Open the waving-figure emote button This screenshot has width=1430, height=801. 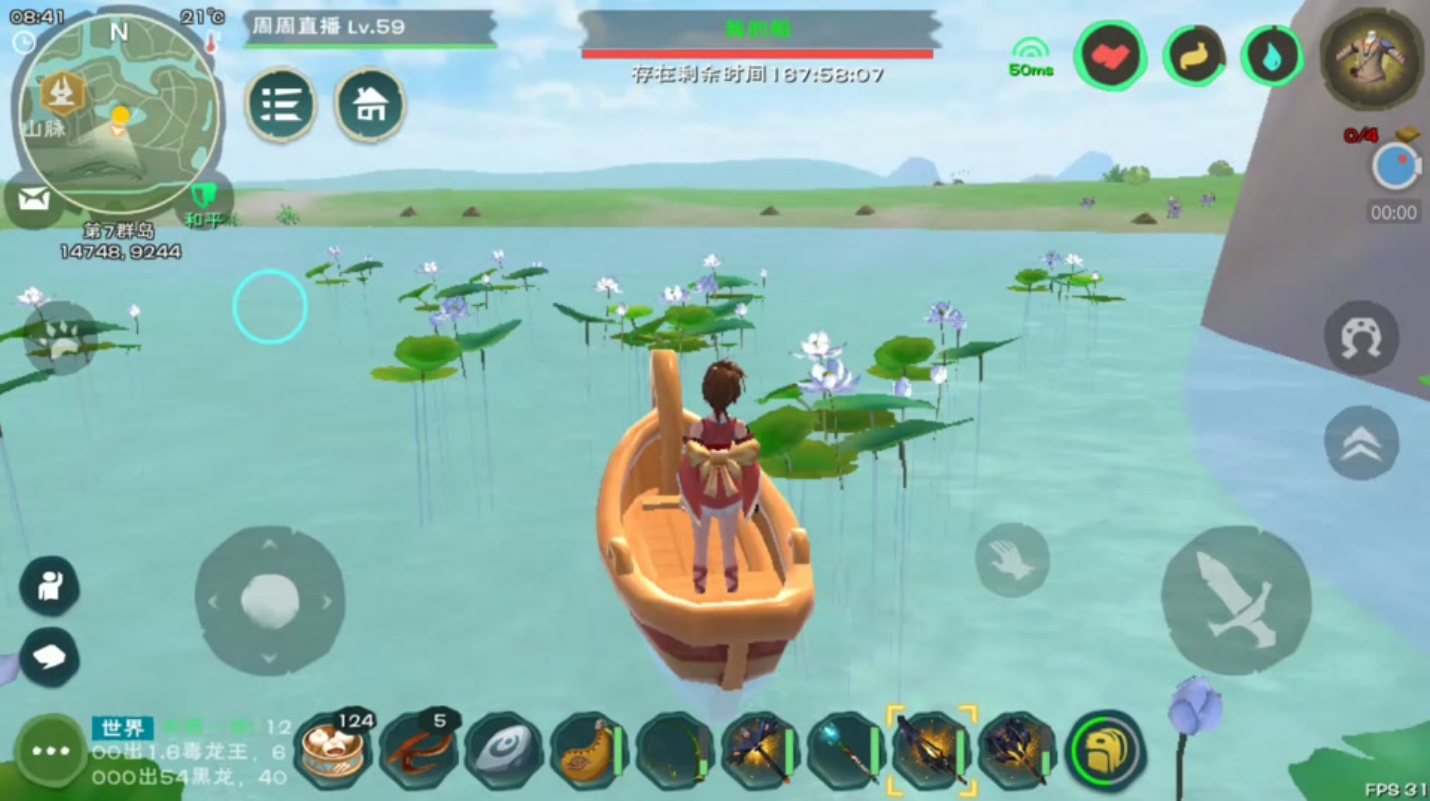click(49, 585)
